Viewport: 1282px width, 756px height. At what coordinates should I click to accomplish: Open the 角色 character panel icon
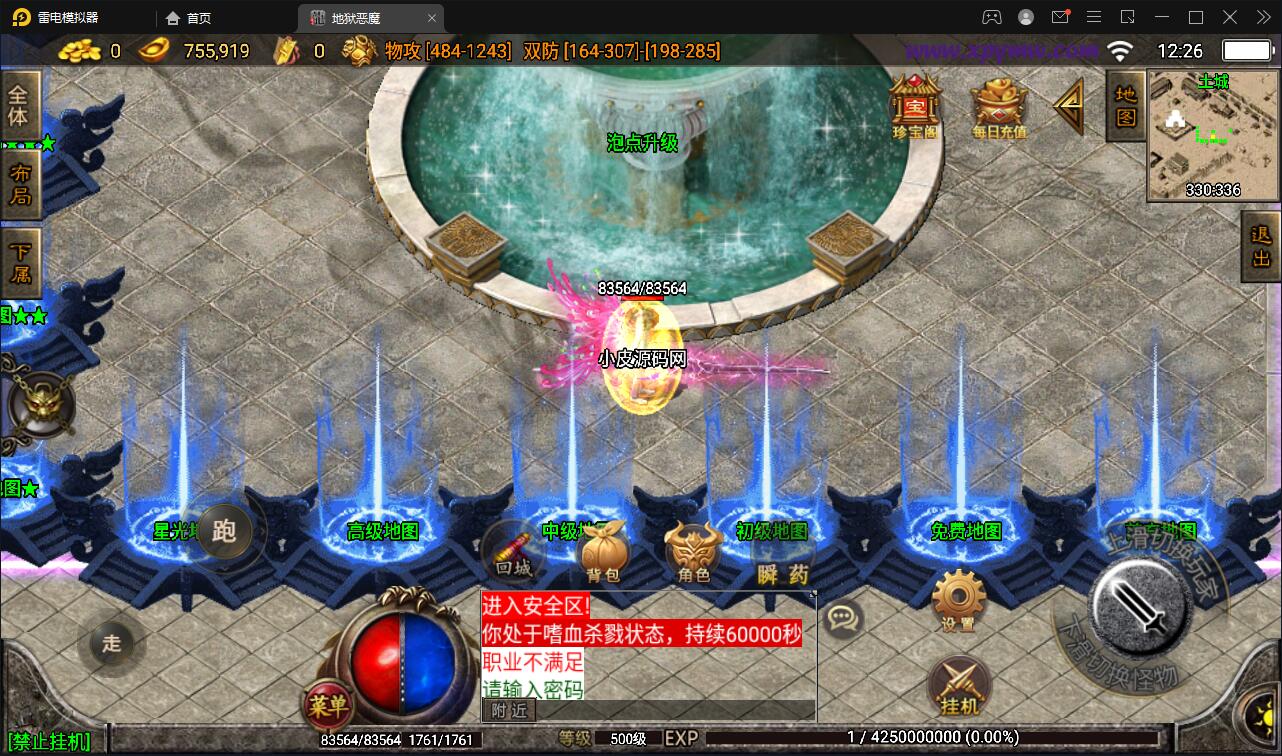[689, 550]
